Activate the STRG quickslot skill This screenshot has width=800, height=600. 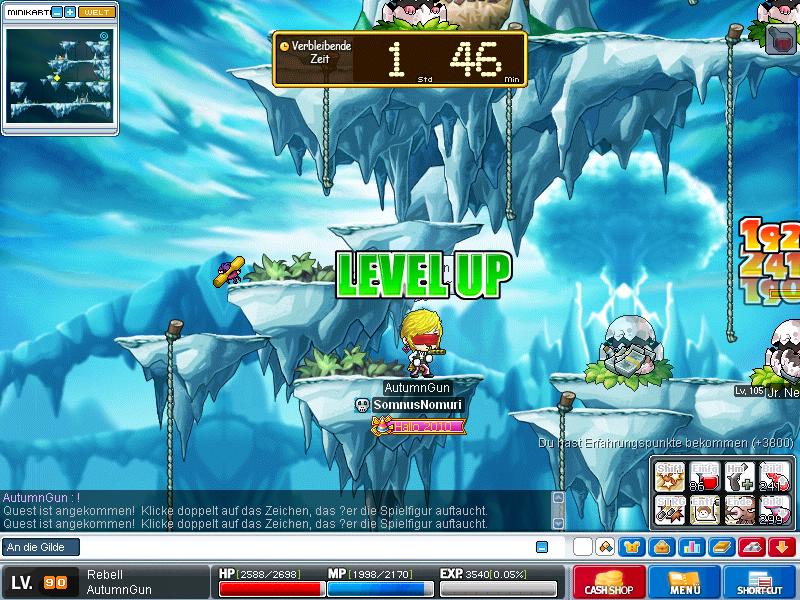point(669,510)
